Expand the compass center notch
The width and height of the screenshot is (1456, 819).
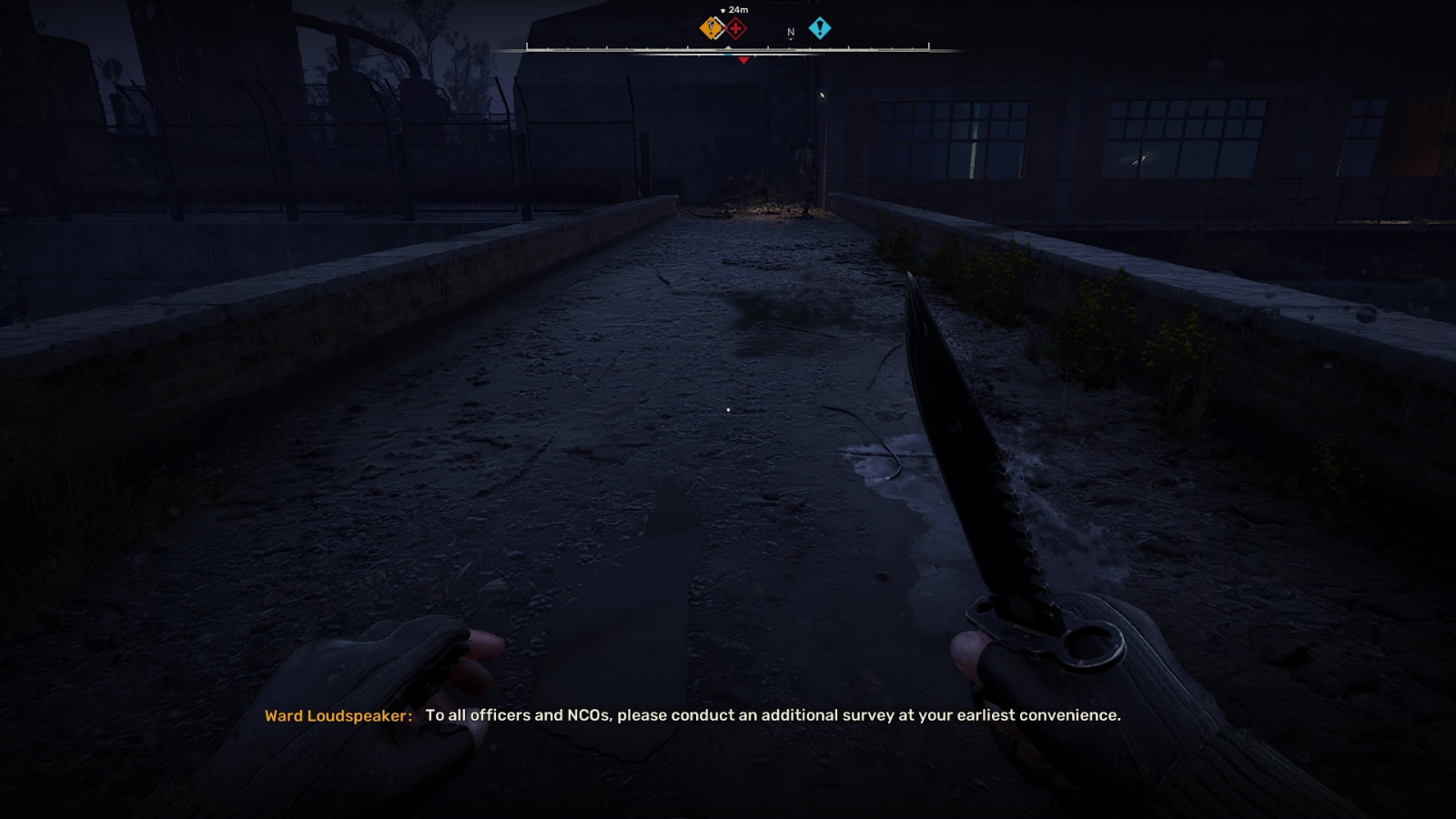(728, 46)
